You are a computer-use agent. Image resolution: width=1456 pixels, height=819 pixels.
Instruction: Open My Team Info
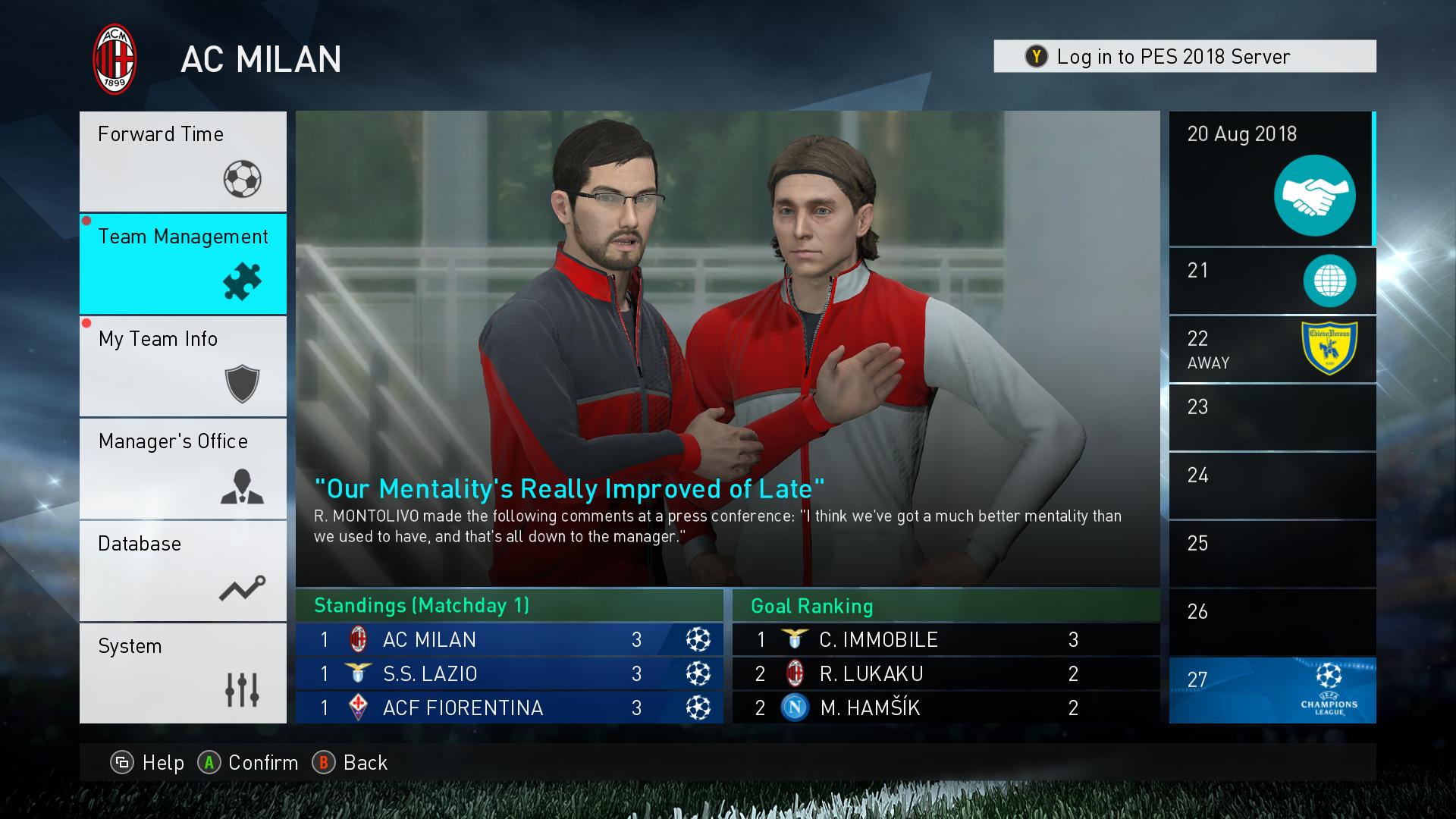coord(183,366)
